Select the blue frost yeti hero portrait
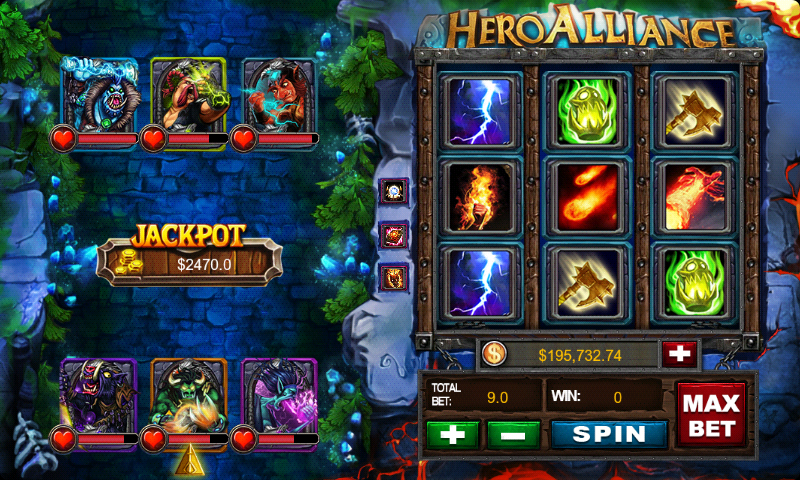800x480 pixels. (x=99, y=93)
